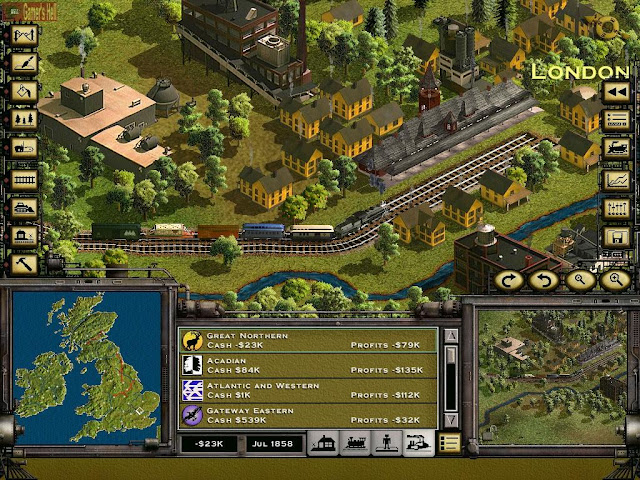
Task: Choose the plant trees tool
Action: pos(24,121)
